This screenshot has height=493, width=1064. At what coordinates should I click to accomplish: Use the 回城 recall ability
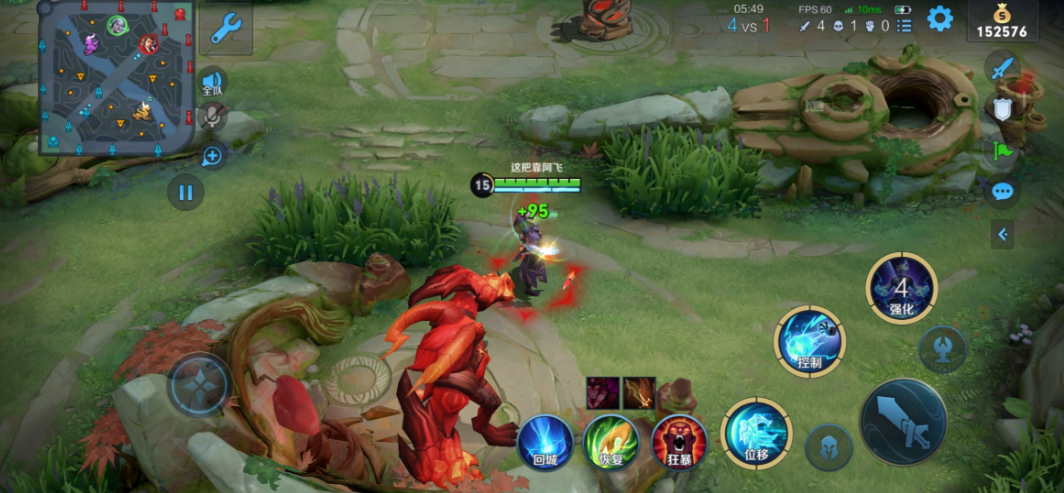(545, 442)
